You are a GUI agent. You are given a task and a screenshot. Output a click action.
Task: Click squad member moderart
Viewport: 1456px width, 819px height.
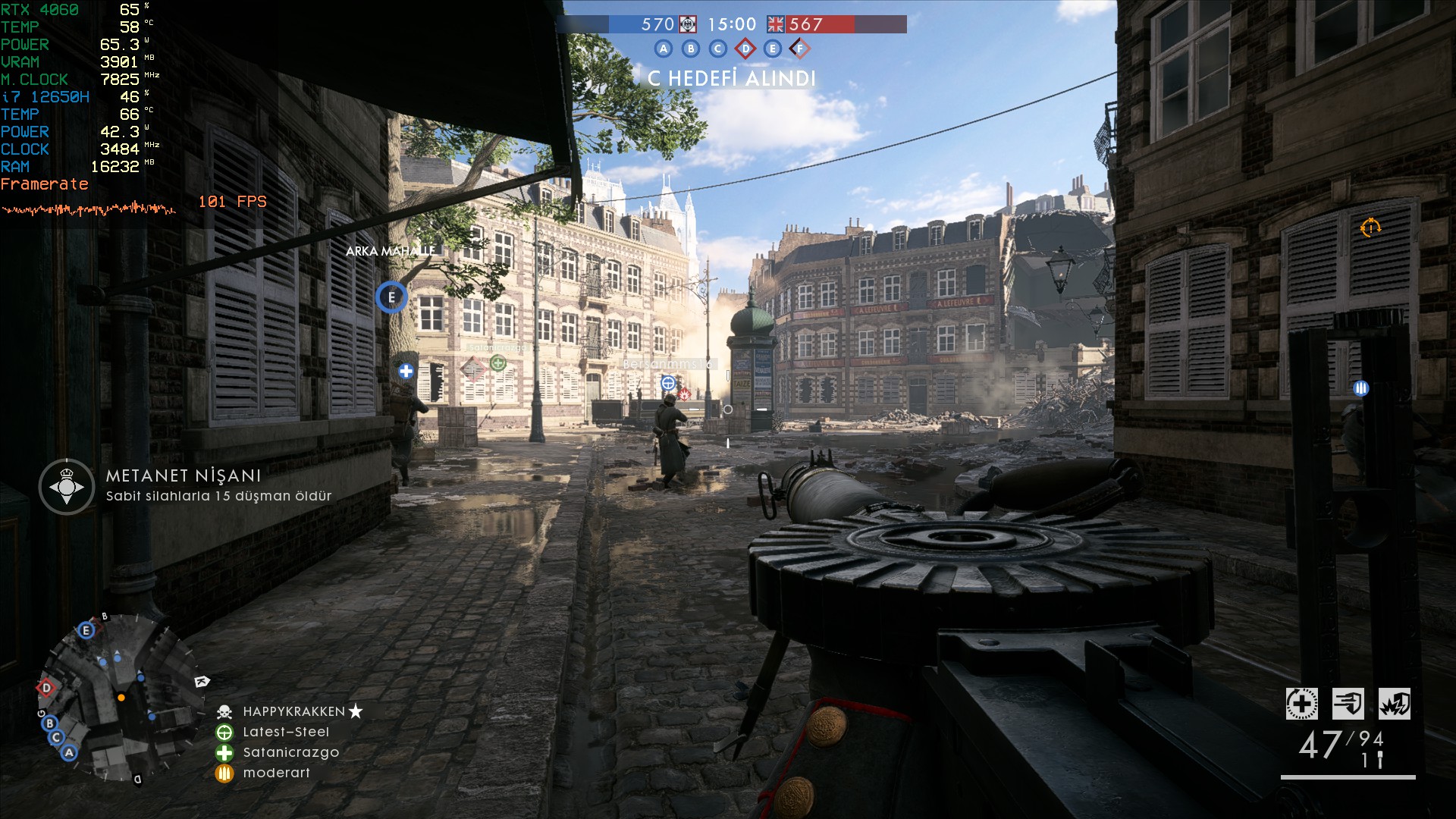click(276, 773)
